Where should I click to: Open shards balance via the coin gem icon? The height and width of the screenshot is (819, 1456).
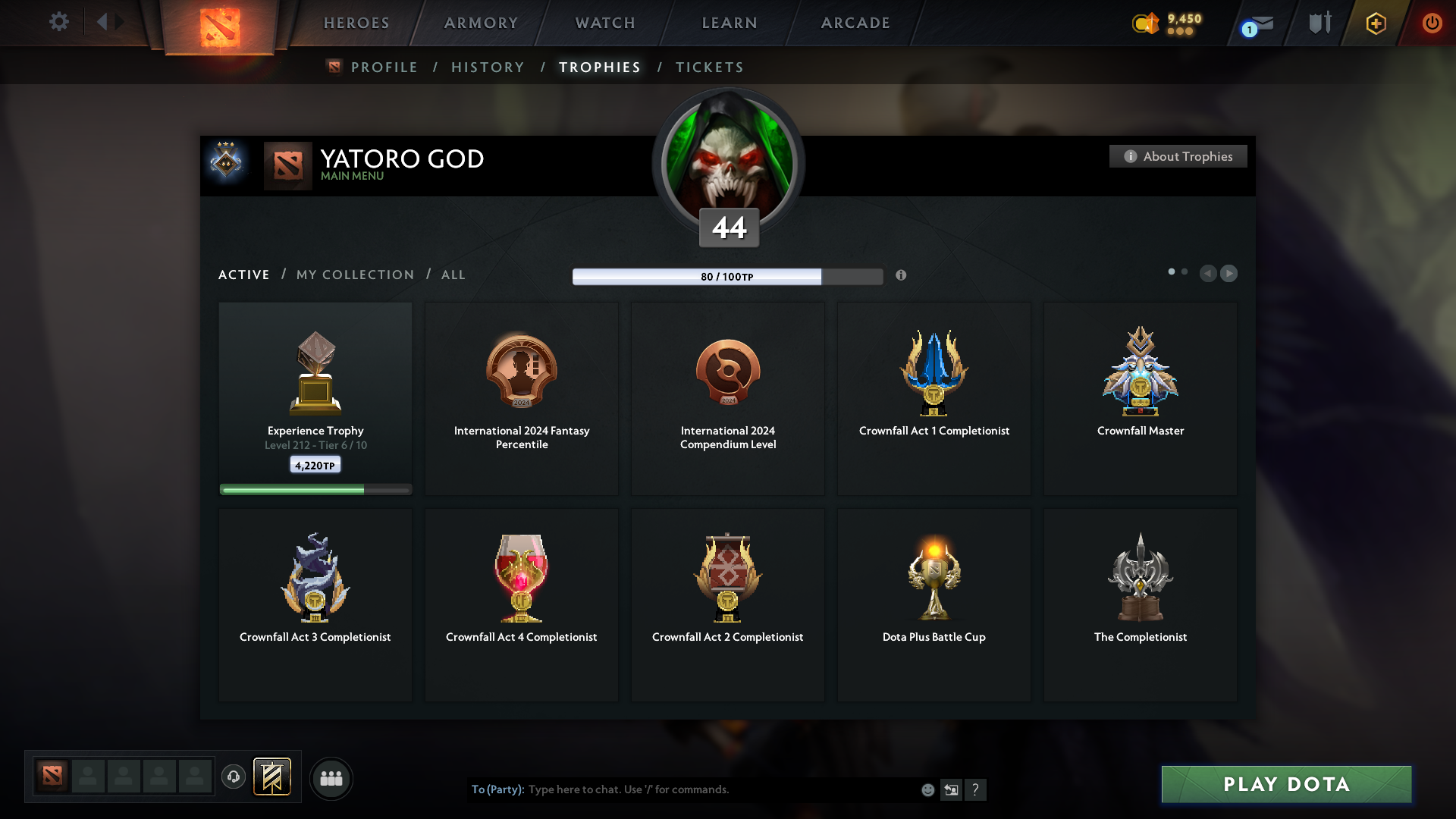[x=1145, y=24]
